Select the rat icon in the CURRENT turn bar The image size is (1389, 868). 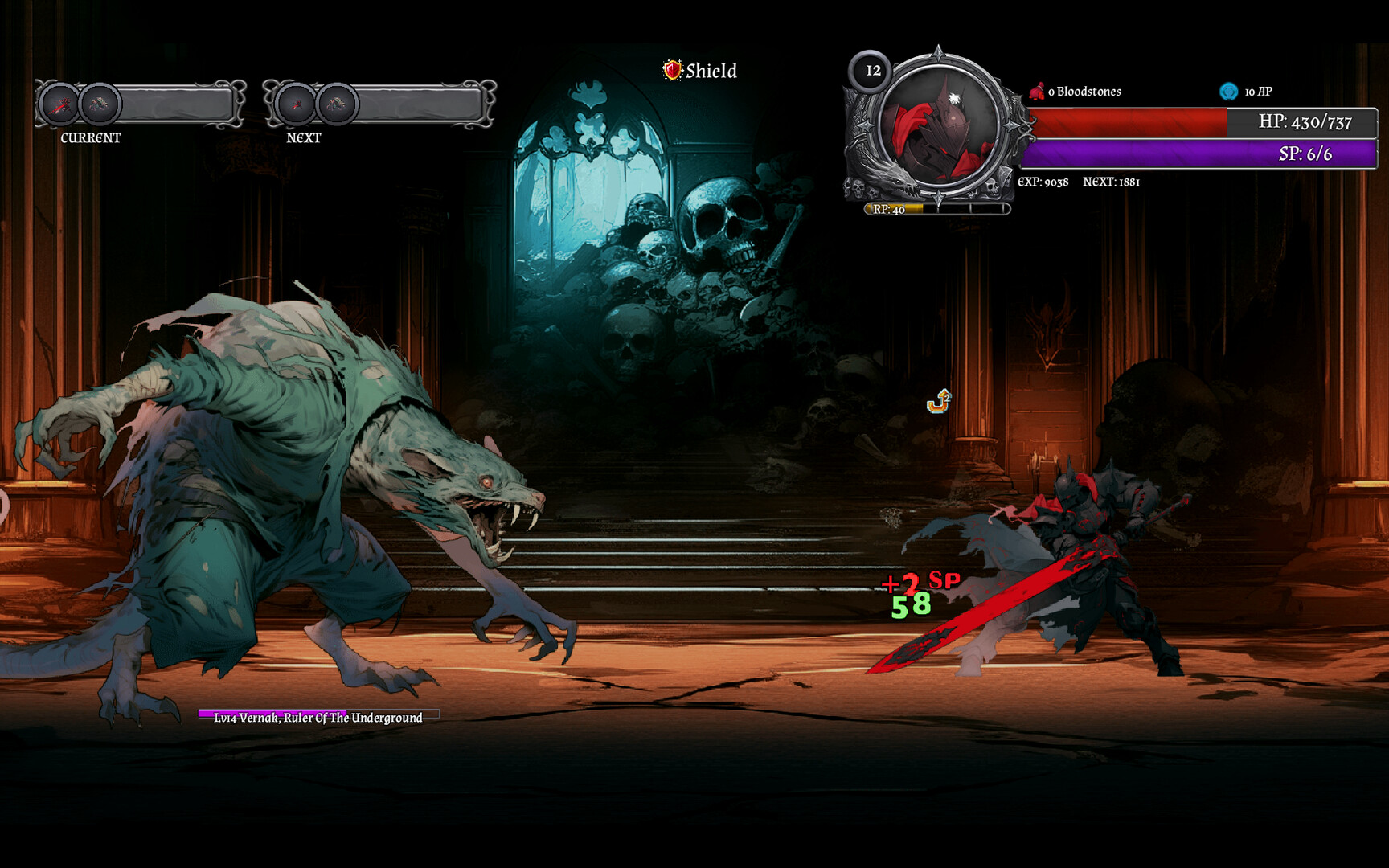click(x=100, y=104)
